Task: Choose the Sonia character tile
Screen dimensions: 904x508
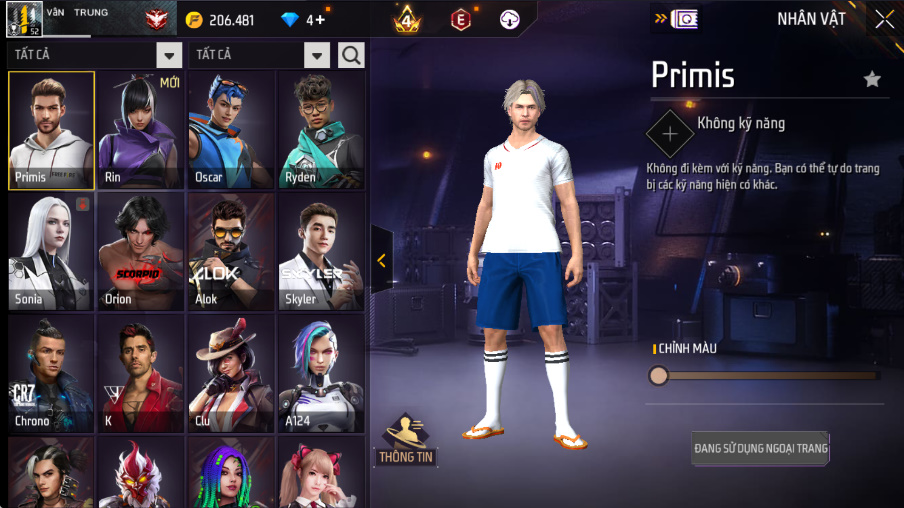Action: (x=52, y=252)
